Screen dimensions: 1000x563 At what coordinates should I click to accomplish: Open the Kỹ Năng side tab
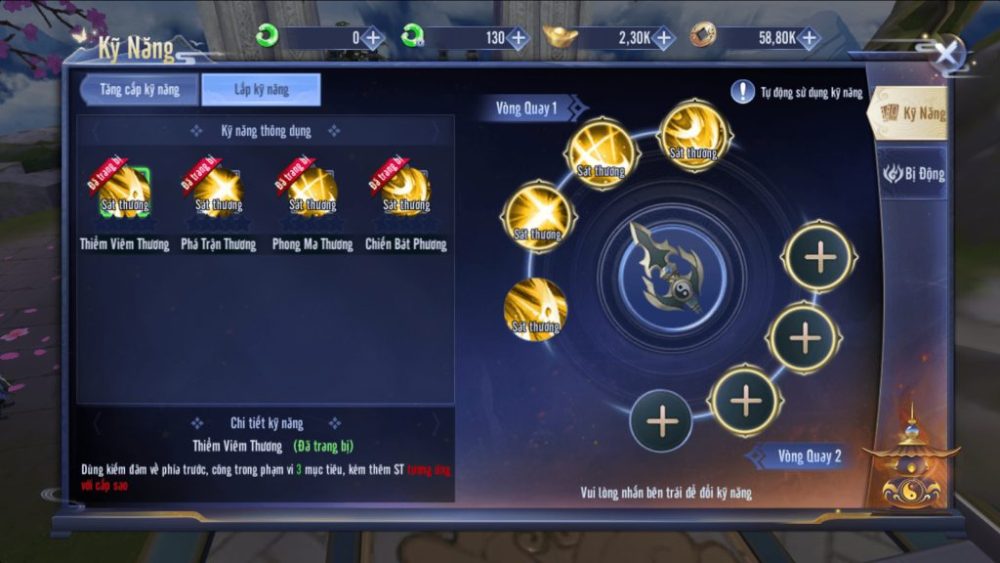click(912, 113)
